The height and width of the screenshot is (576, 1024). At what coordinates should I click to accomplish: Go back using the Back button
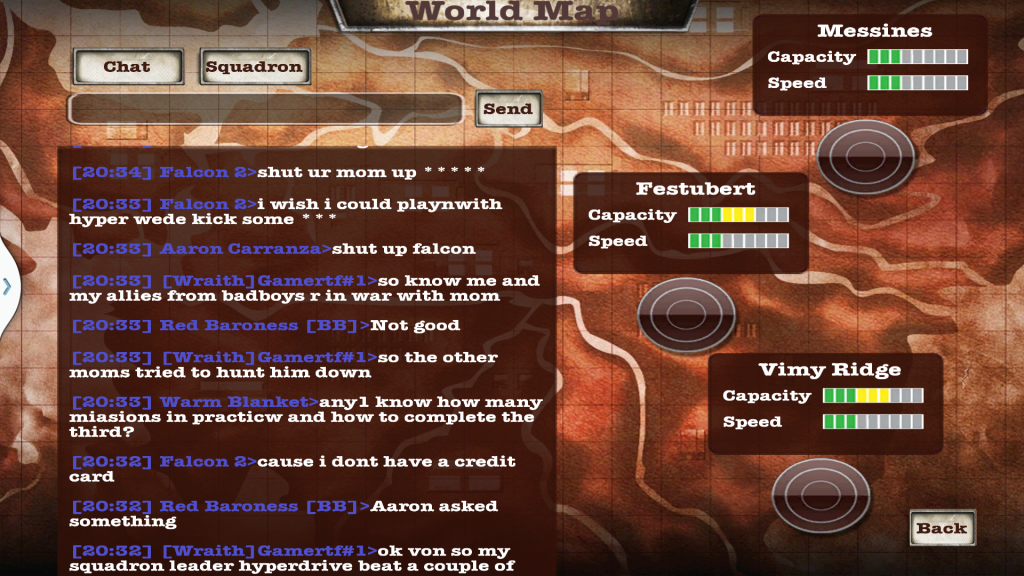tap(942, 528)
